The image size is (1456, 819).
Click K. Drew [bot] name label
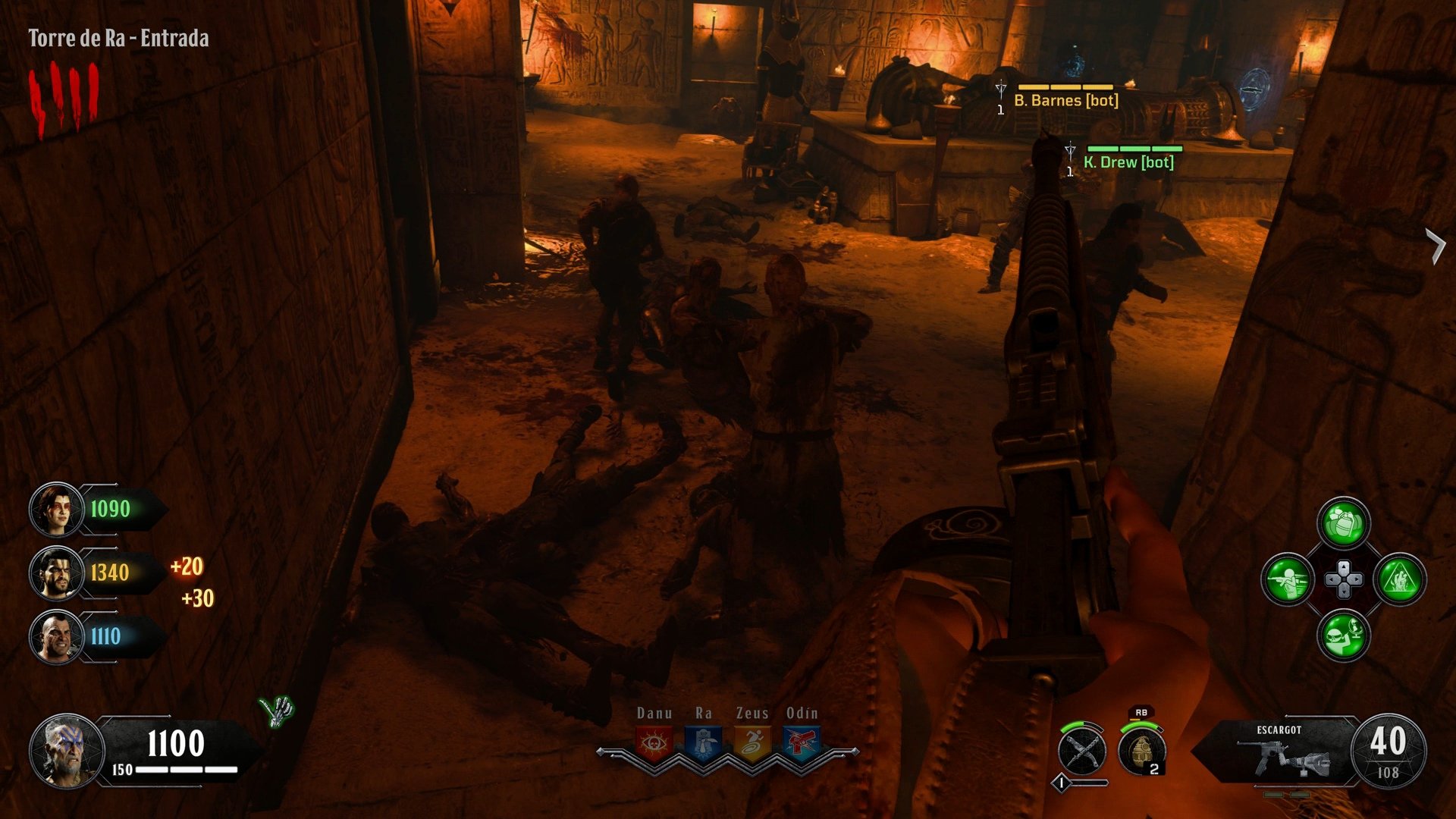1129,161
